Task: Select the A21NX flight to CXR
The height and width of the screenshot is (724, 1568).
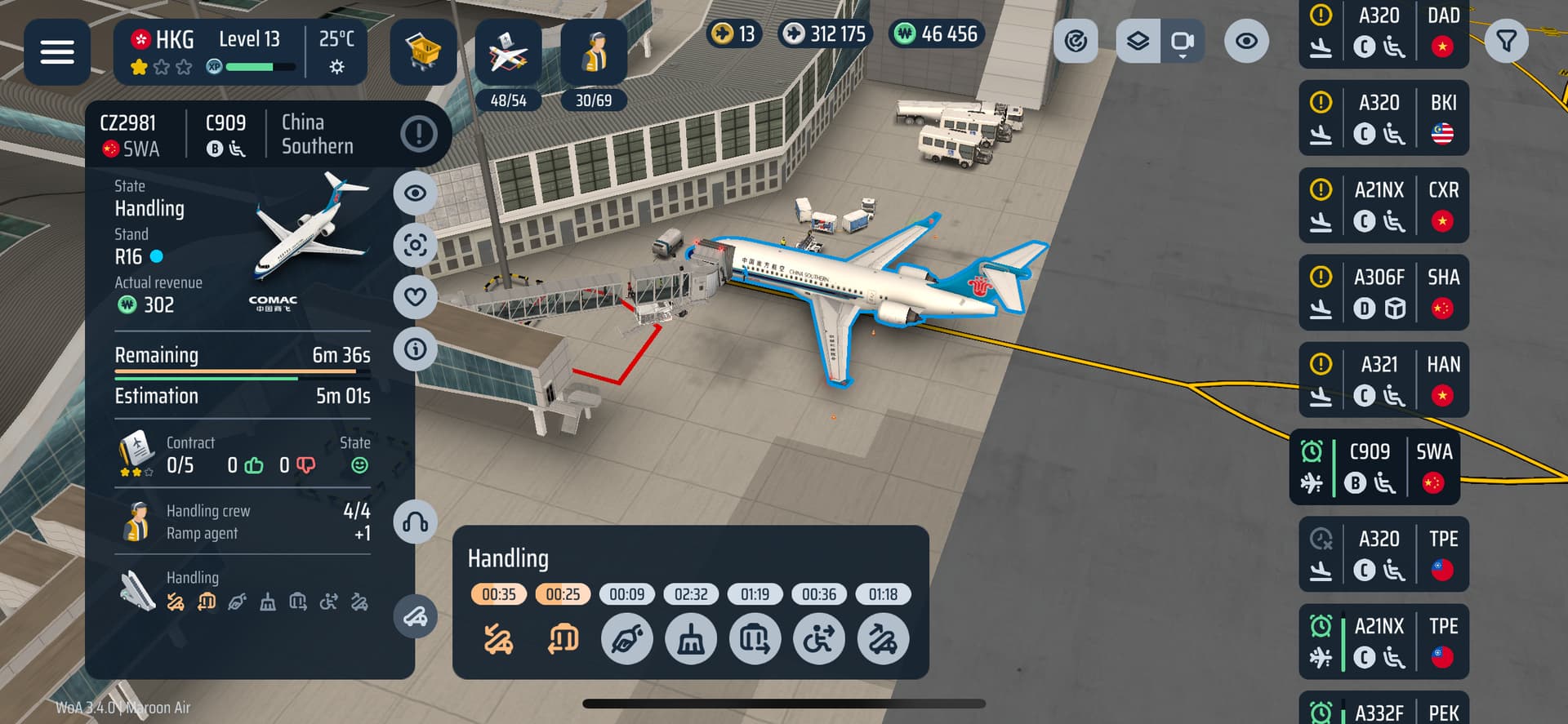Action: point(1383,206)
